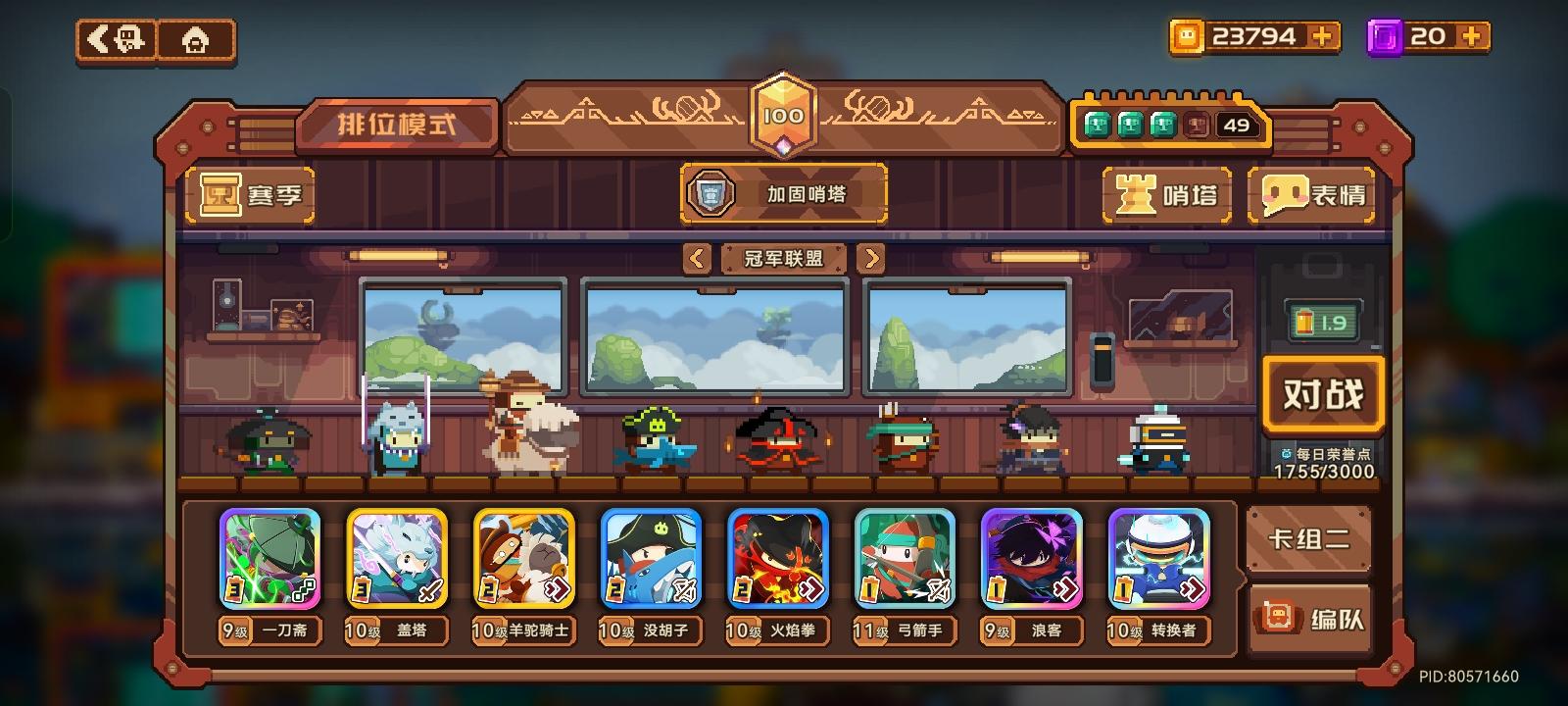Expand gold currency options with plus button
1568x706 pixels.
tap(1325, 36)
